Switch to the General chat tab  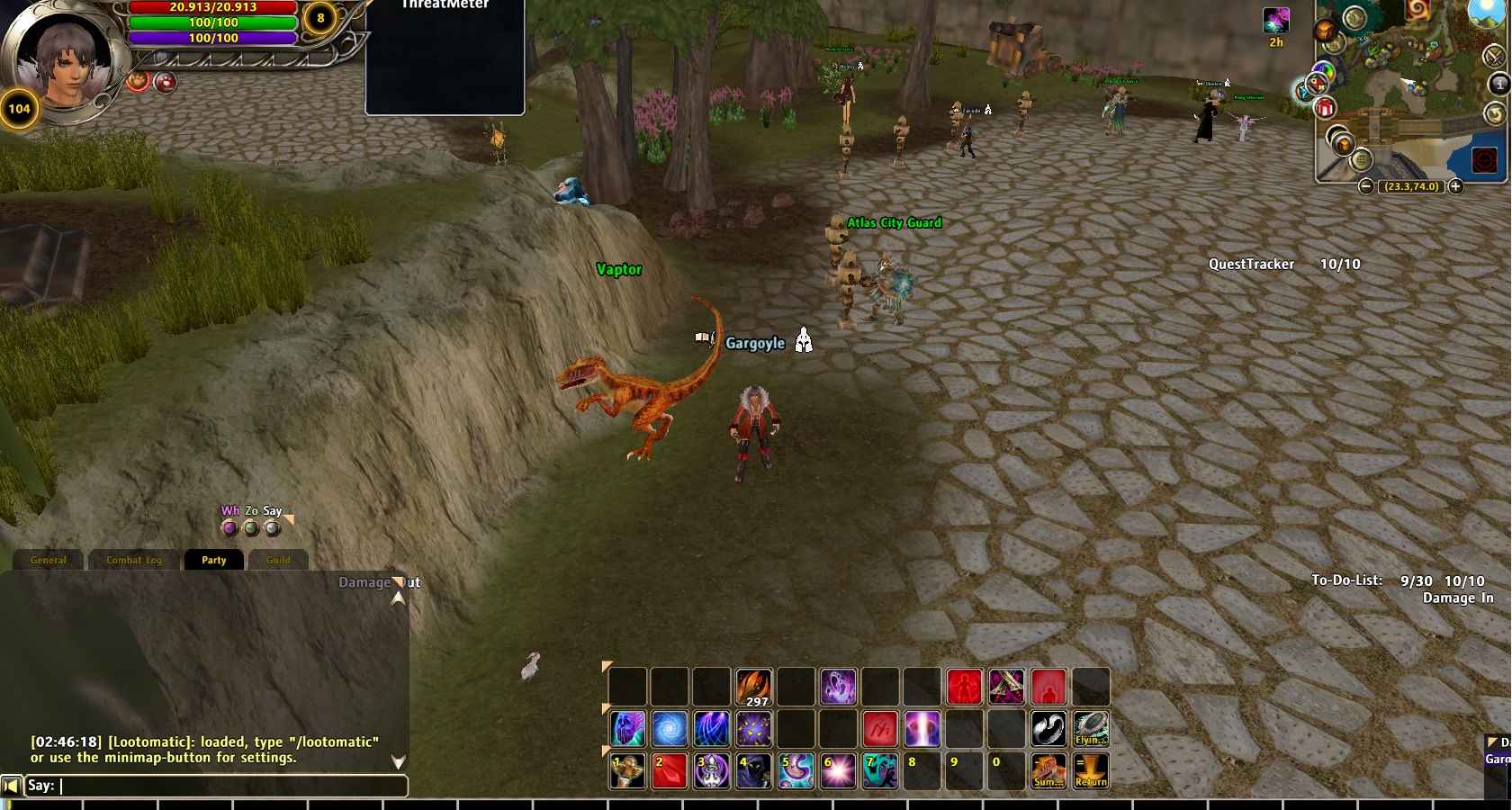pos(49,560)
